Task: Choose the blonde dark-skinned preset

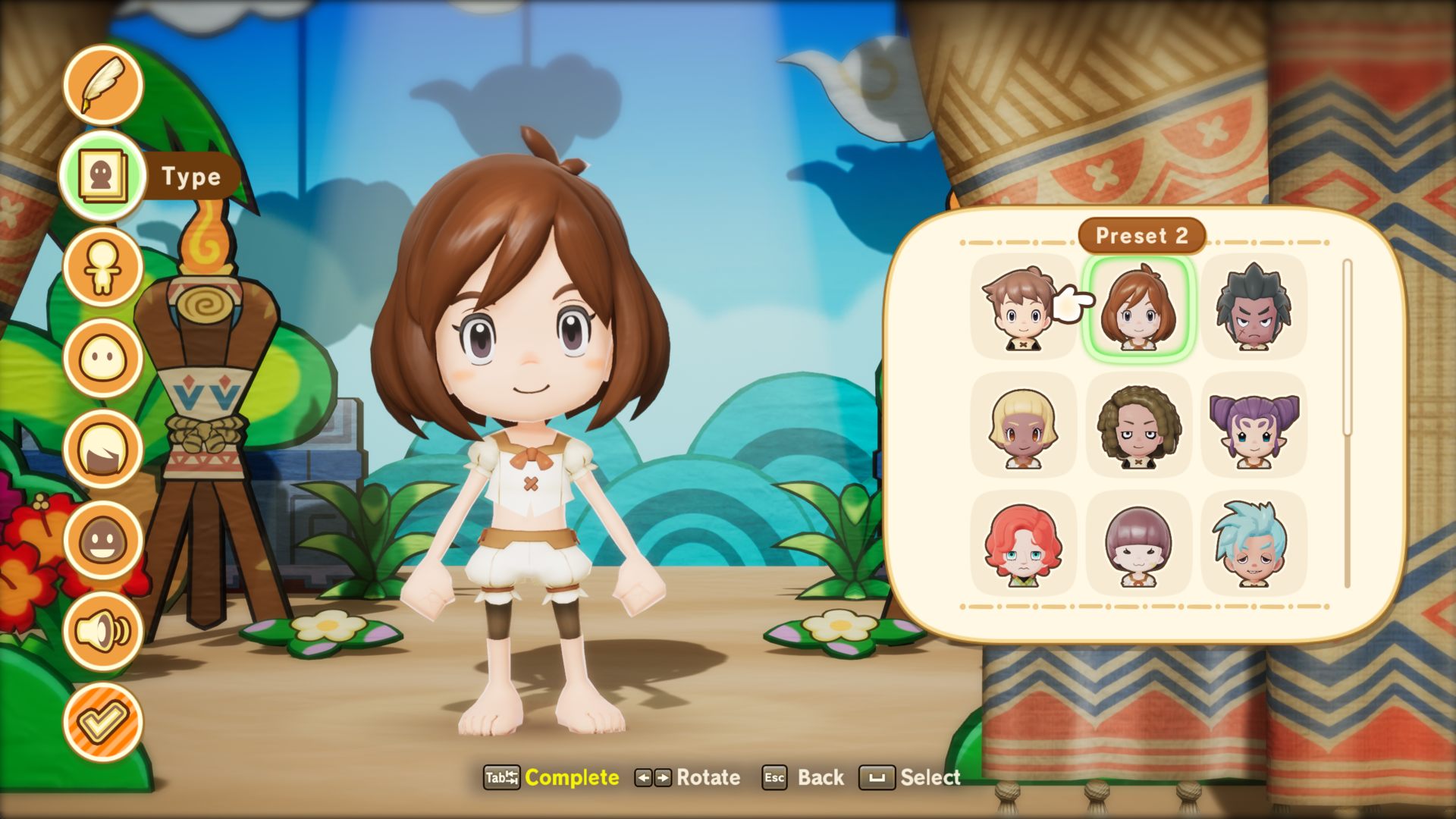Action: point(1022,425)
